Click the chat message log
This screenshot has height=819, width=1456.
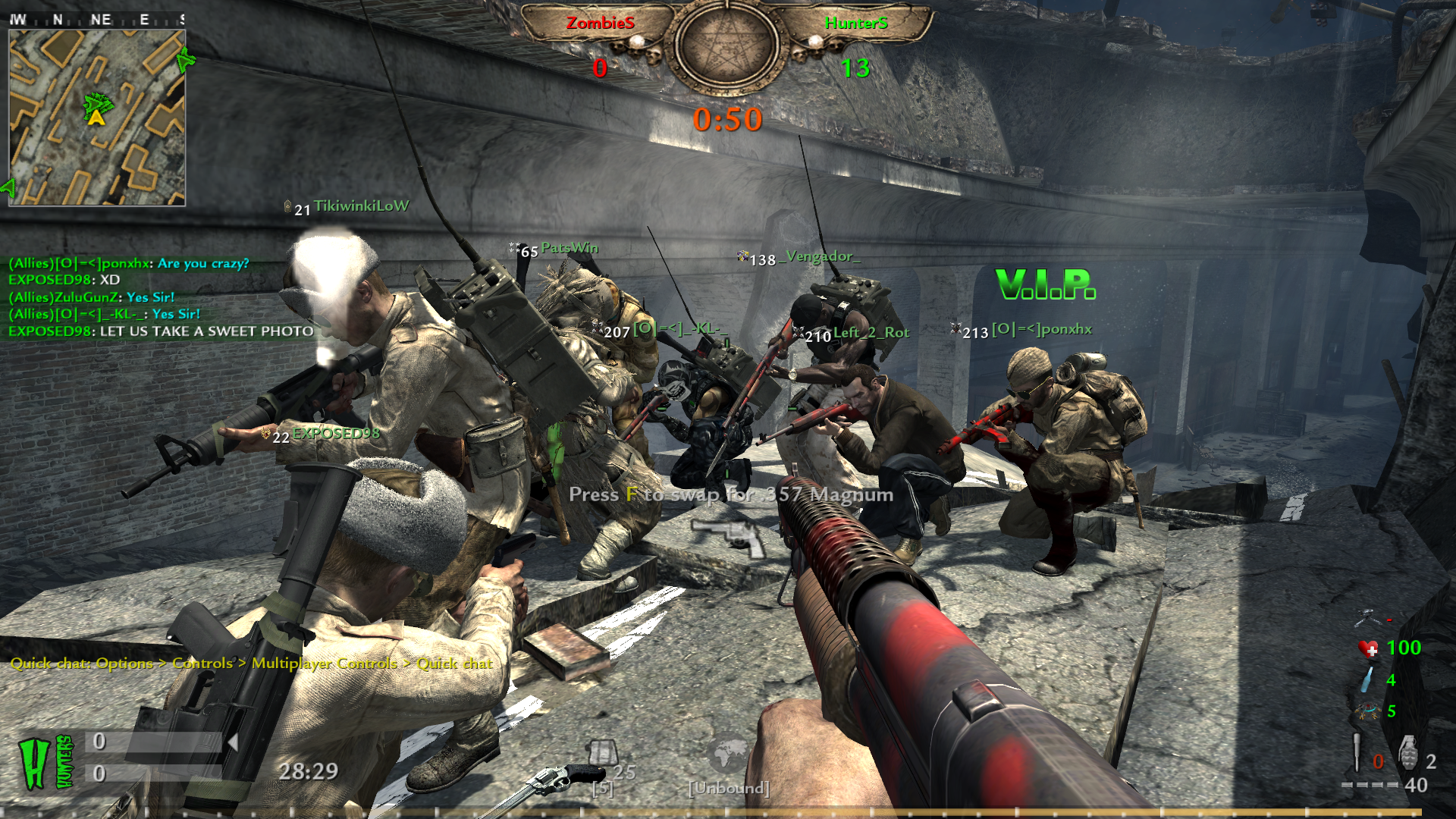click(x=161, y=297)
